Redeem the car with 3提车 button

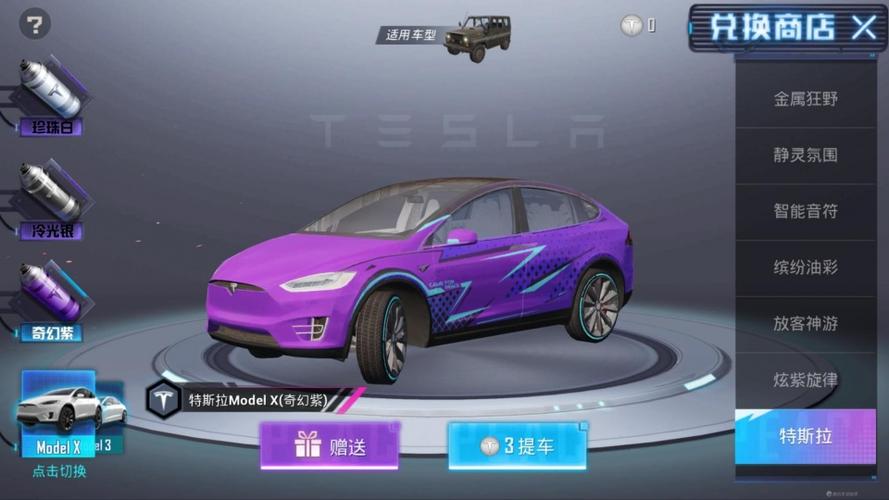pyautogui.click(x=517, y=446)
